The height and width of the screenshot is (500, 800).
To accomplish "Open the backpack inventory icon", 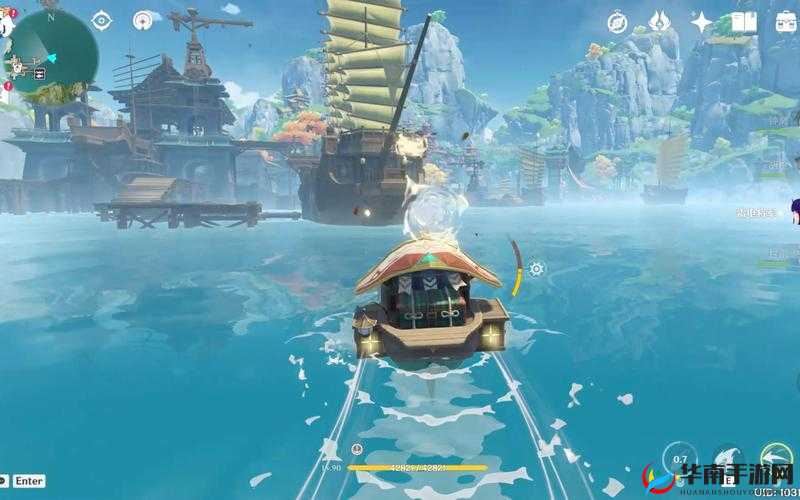I will pyautogui.click(x=784, y=21).
